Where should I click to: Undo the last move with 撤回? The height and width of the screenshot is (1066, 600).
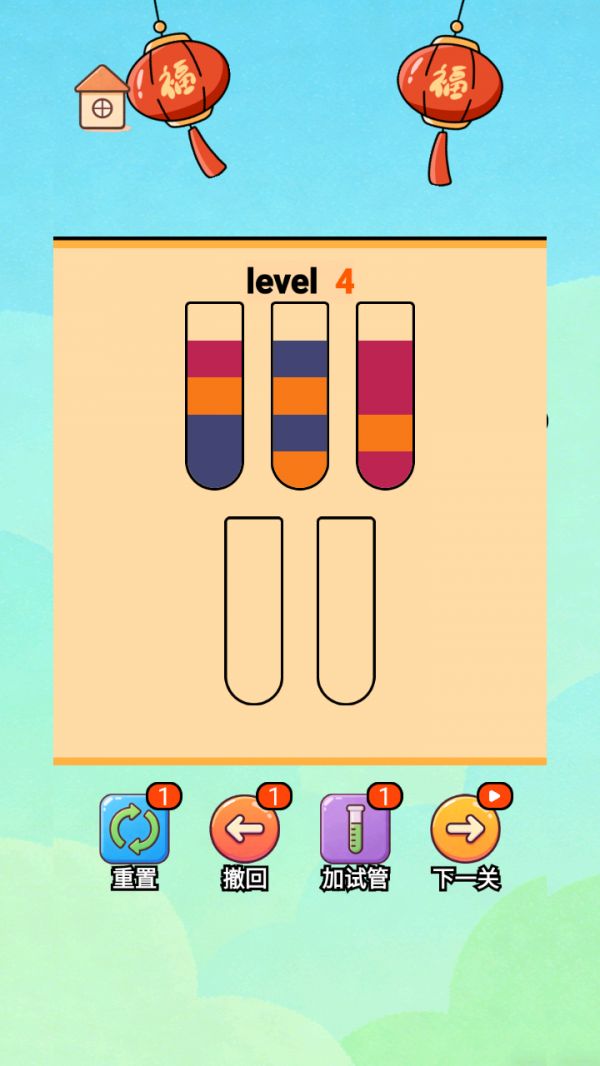pyautogui.click(x=244, y=830)
